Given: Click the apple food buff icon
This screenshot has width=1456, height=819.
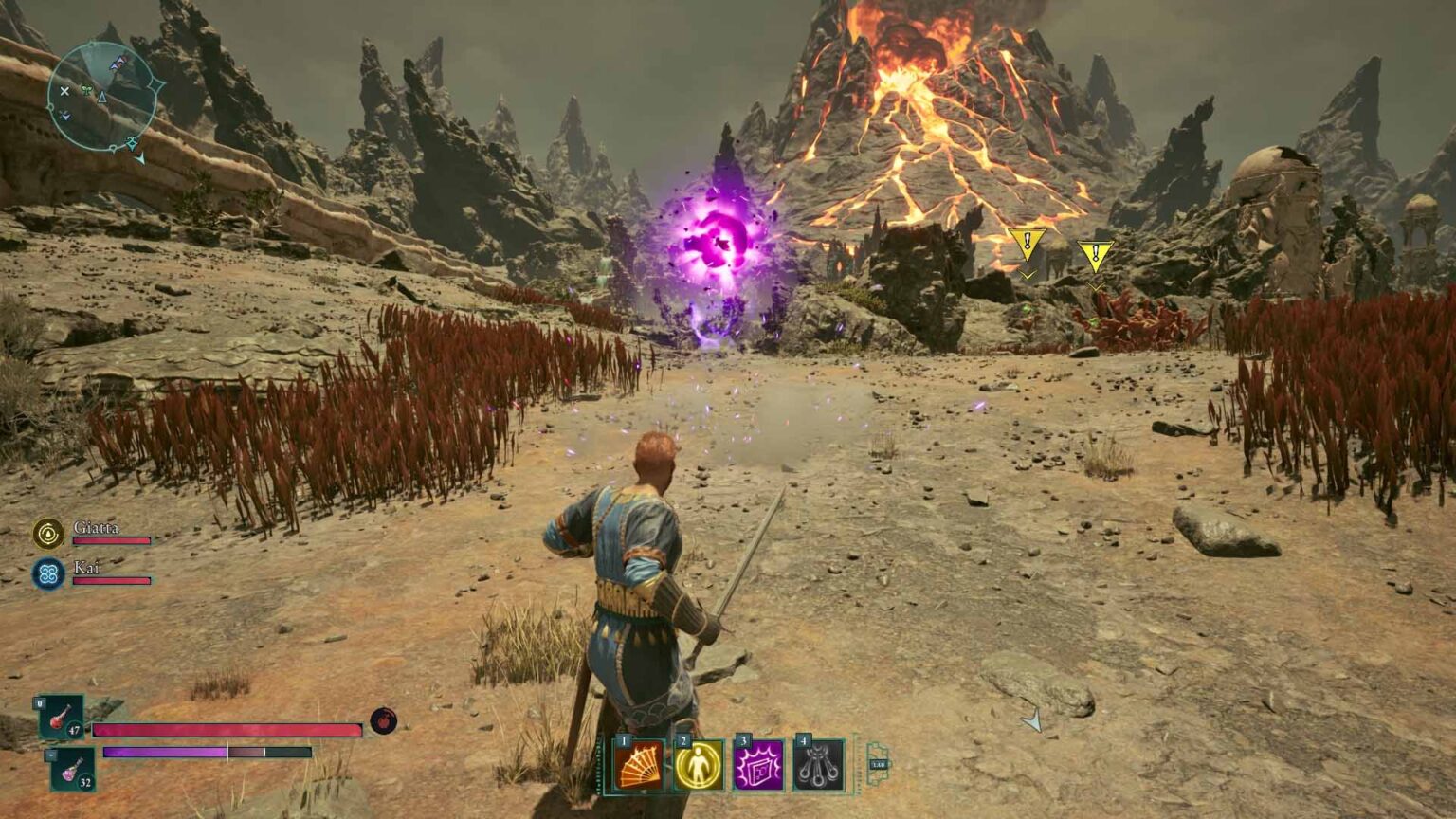Looking at the screenshot, I should click(x=383, y=721).
